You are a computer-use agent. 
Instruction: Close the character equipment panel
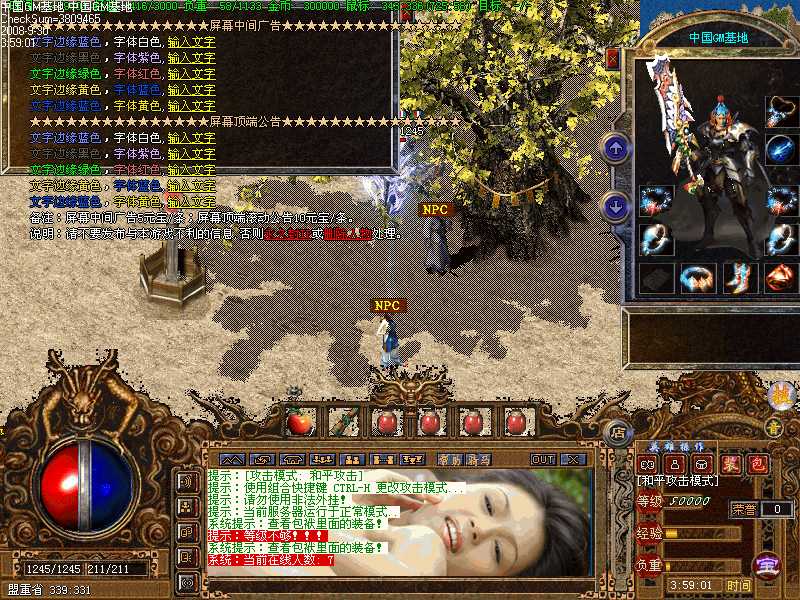(613, 59)
